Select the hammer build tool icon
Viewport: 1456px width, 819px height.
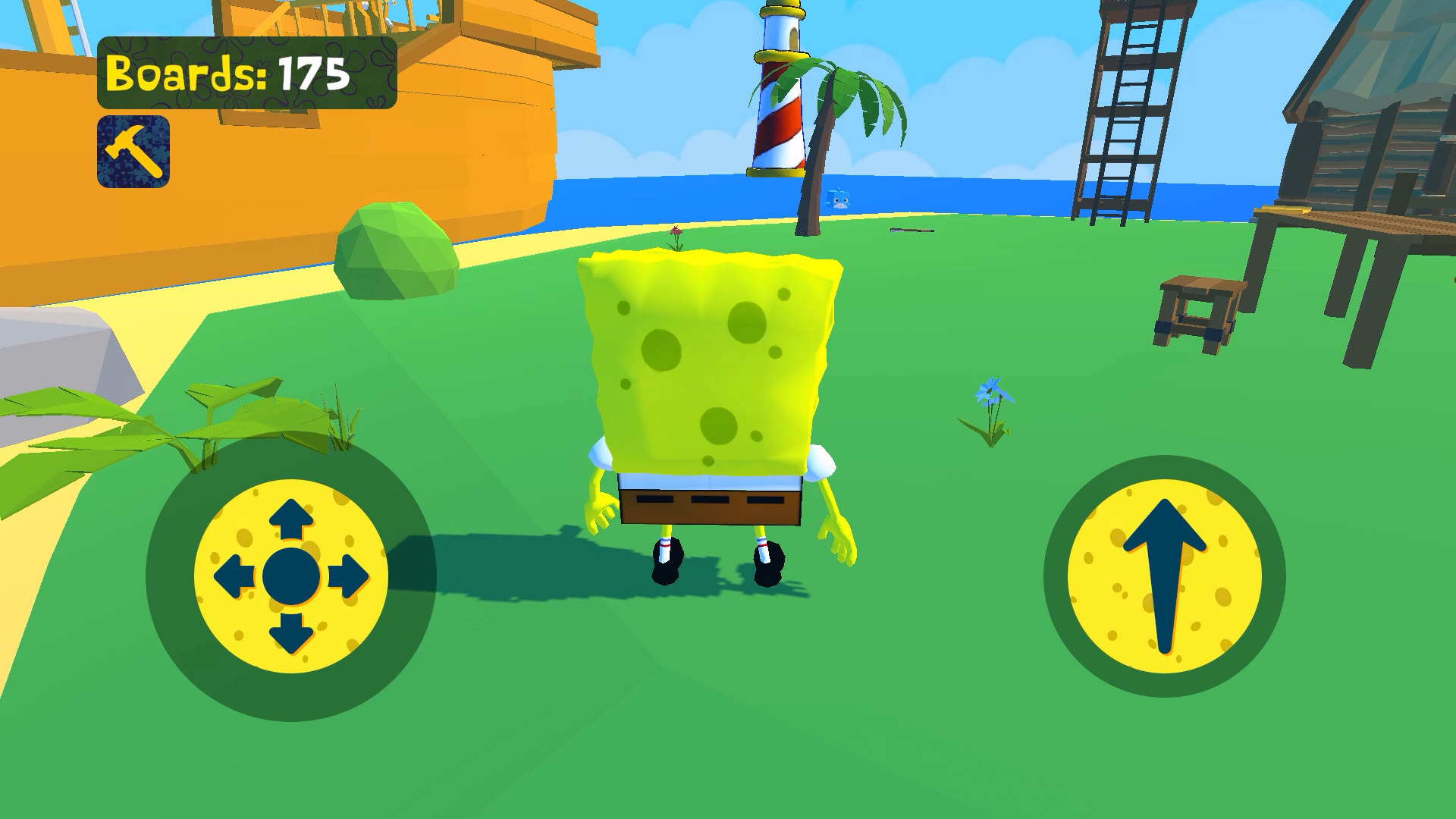click(133, 149)
